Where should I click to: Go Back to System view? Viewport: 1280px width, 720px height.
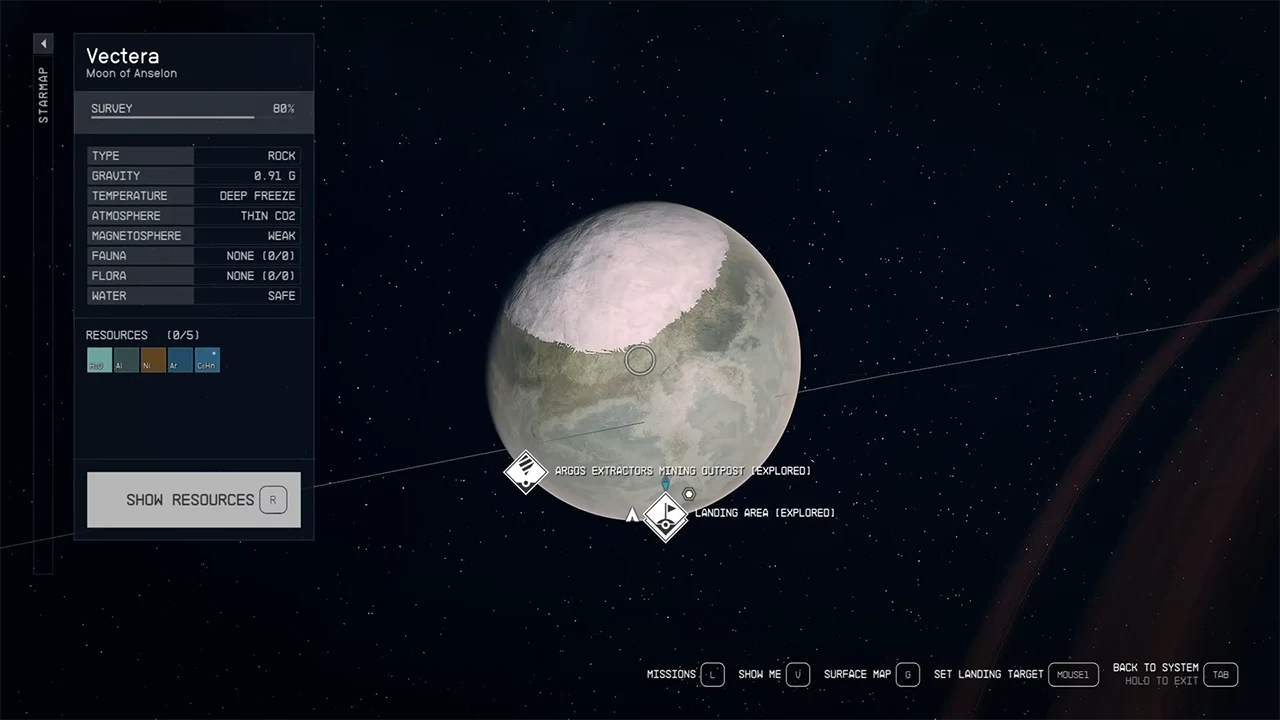point(1220,675)
